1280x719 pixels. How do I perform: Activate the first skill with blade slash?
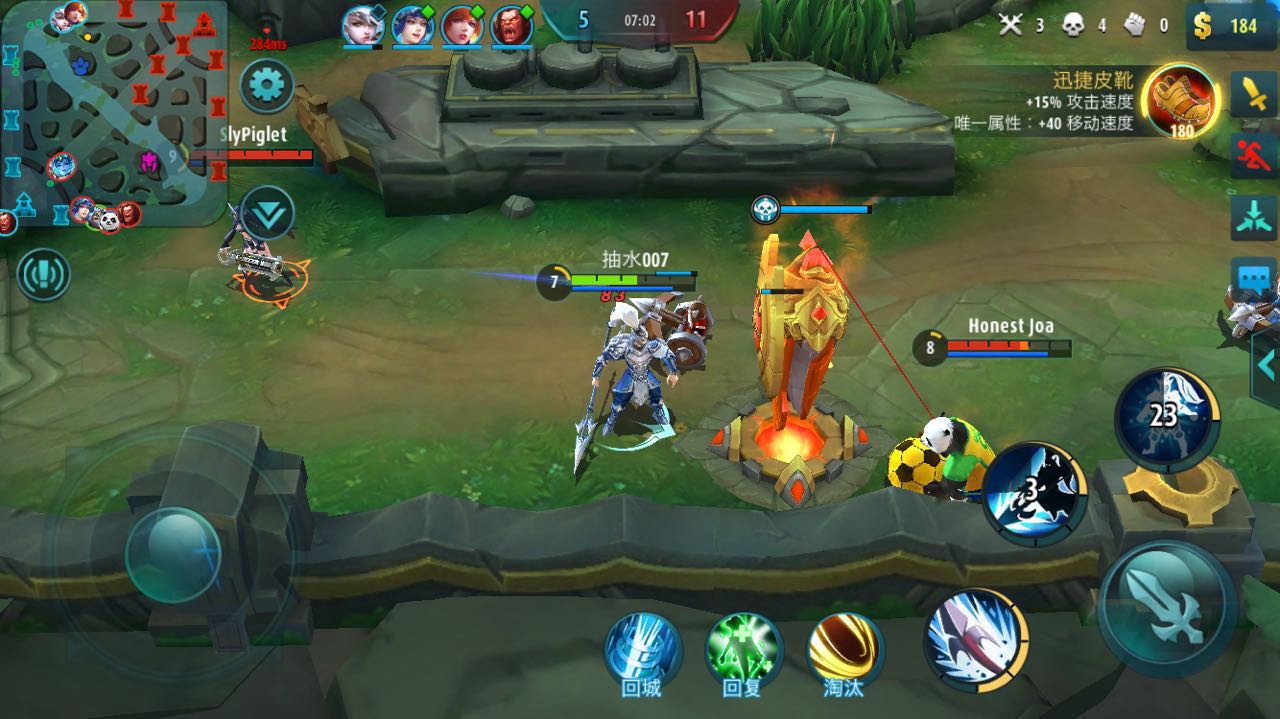975,637
